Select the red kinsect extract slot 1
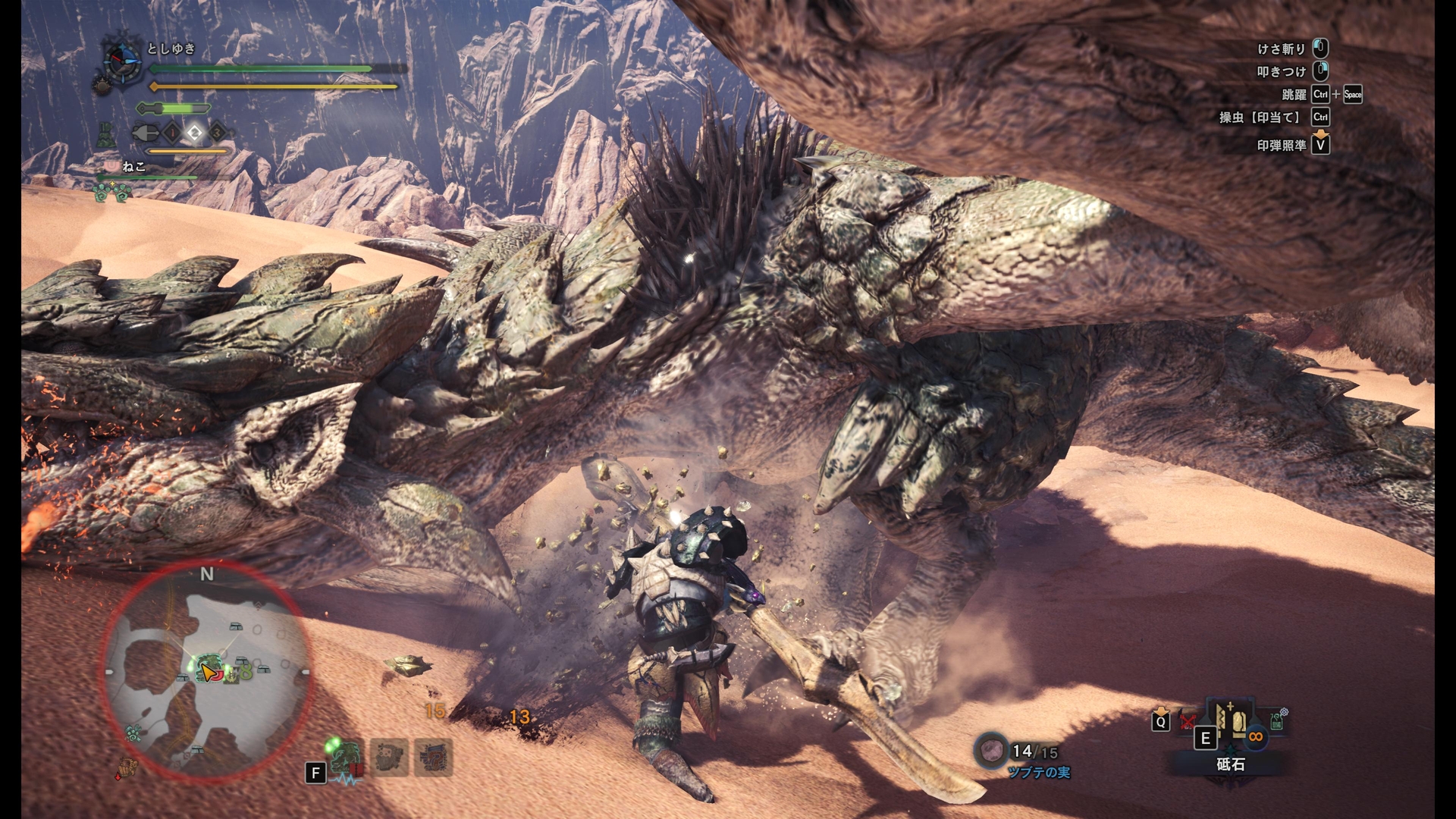 coord(173,133)
